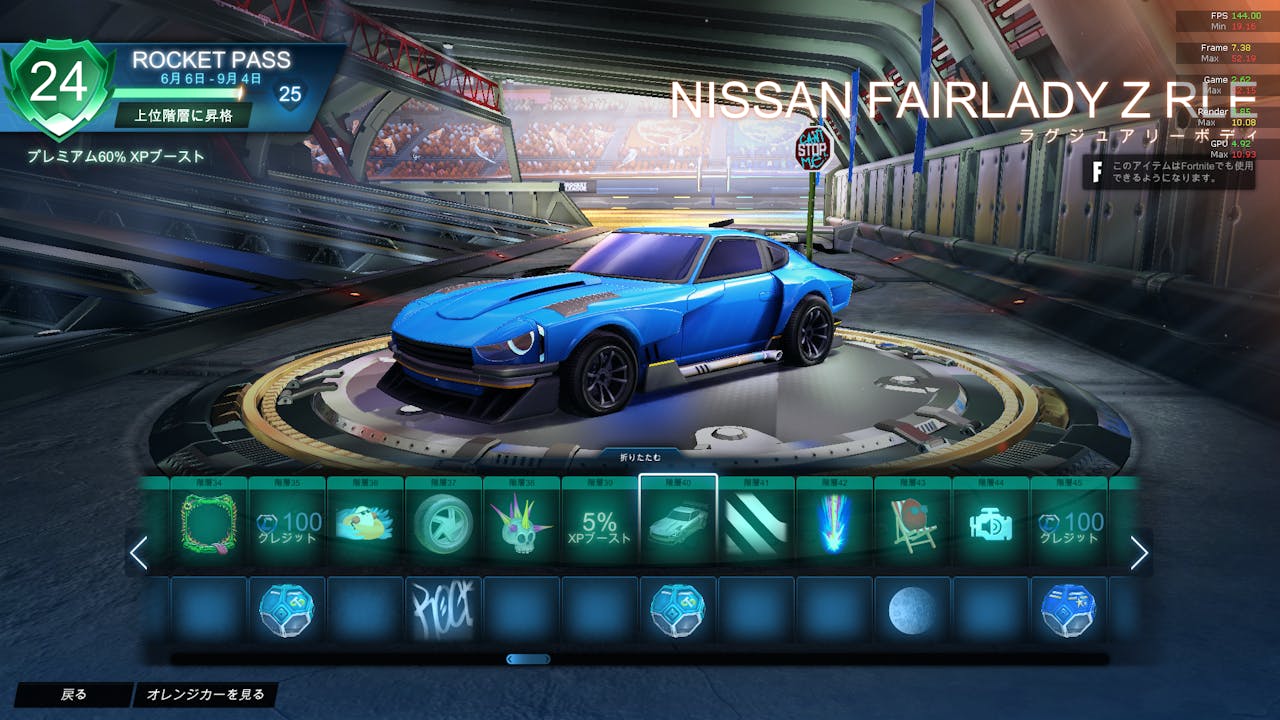The image size is (1280, 720).
Task: View the orange car with オレンジカーを見る
Action: tap(205, 695)
